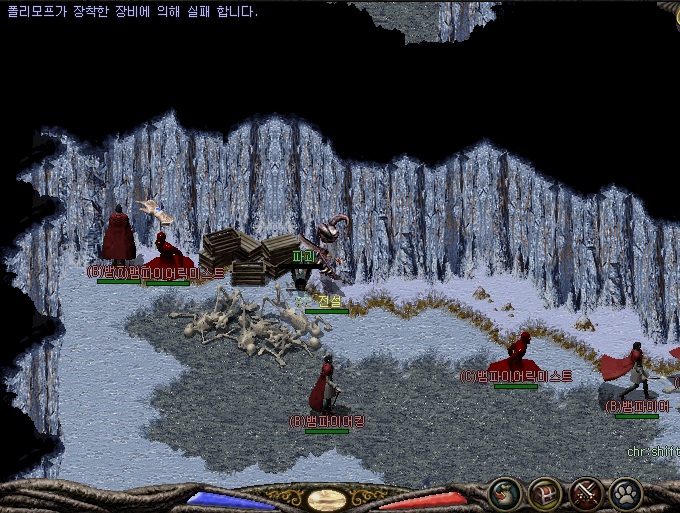Click the green serpent round icon
Viewport: 680px width, 513px height.
tap(504, 494)
